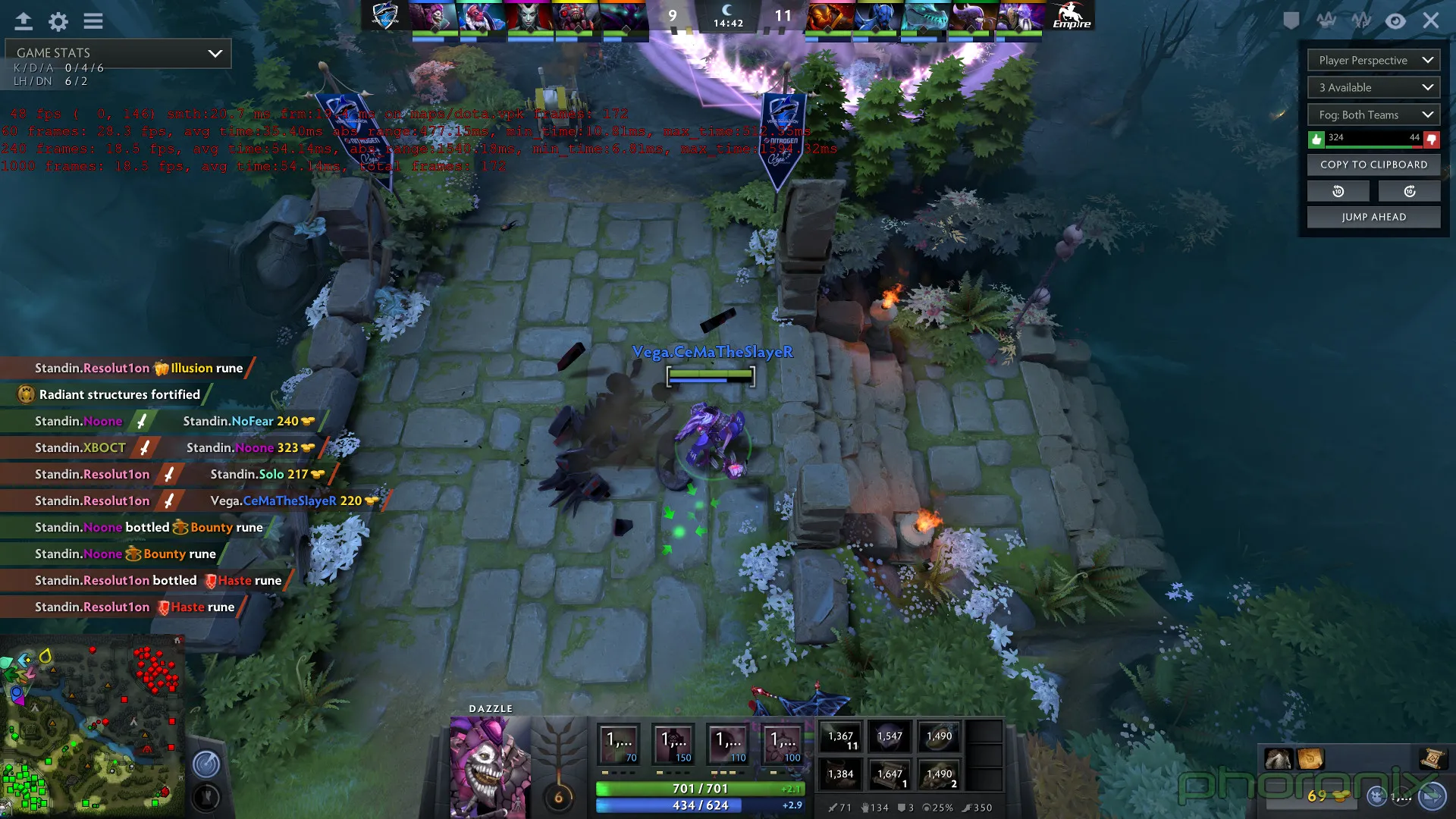Open the hamburger menu icon

point(93,21)
